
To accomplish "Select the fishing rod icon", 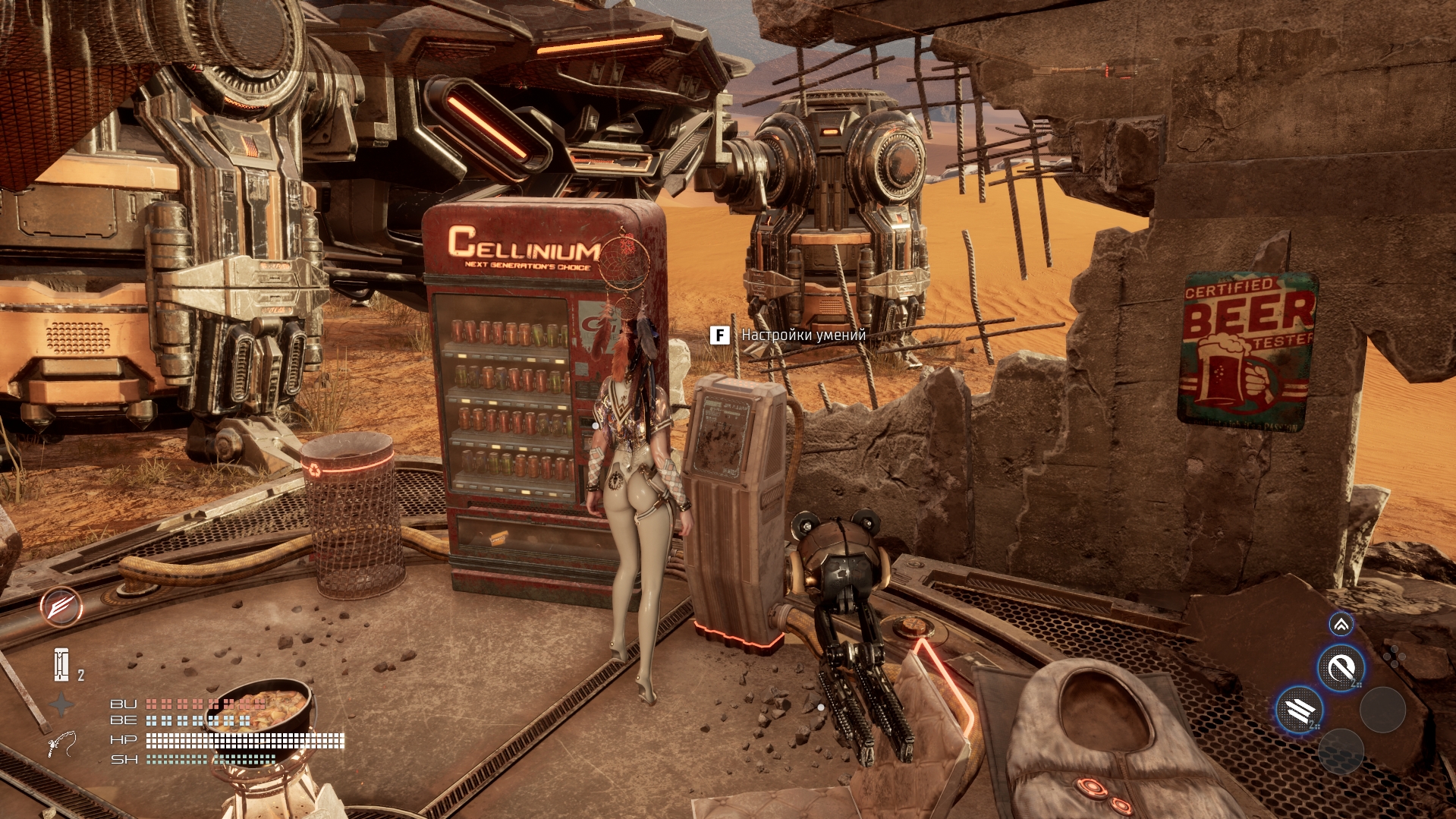I will (x=61, y=744).
